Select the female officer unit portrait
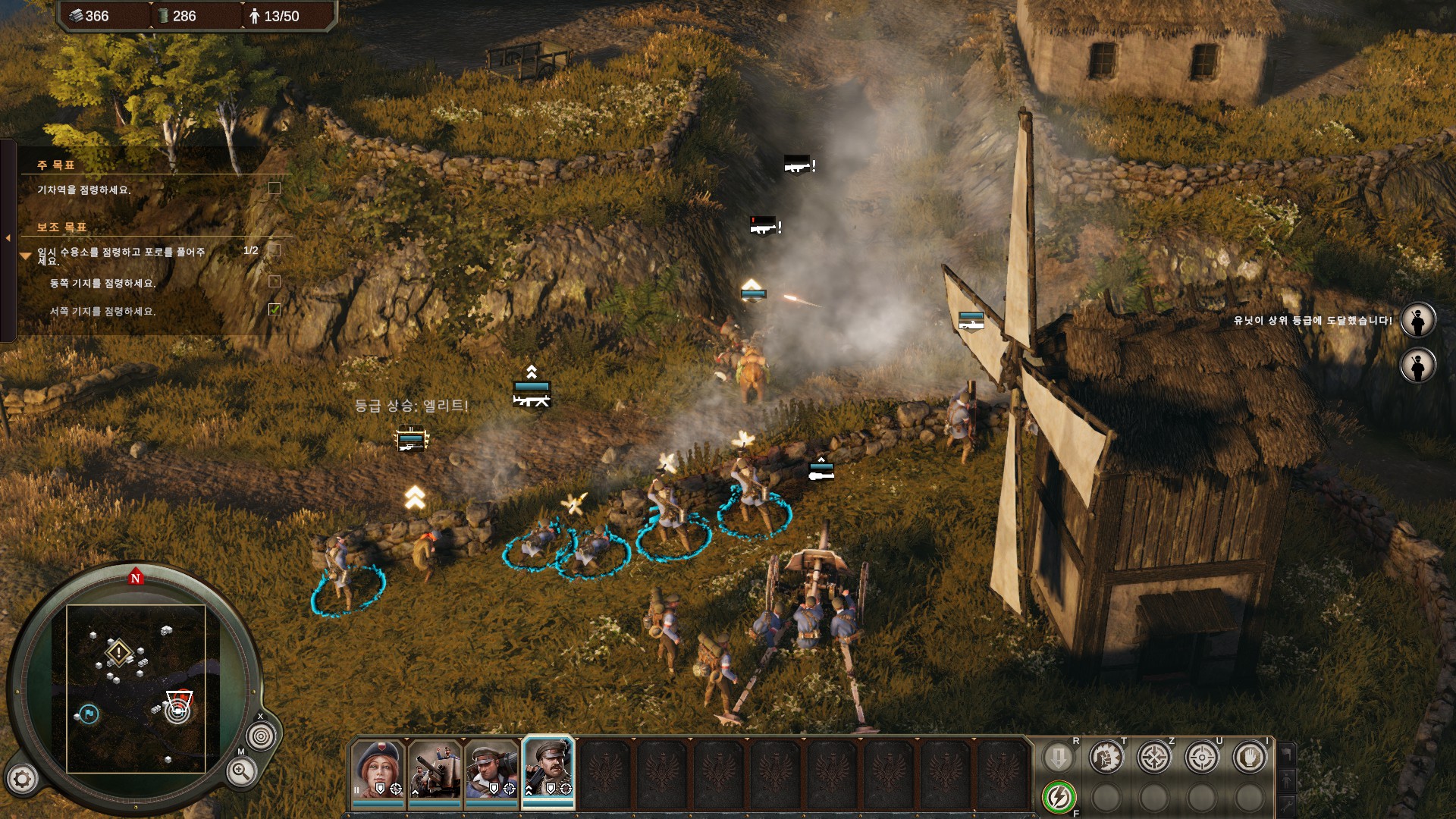This screenshot has height=819, width=1456. (x=378, y=770)
